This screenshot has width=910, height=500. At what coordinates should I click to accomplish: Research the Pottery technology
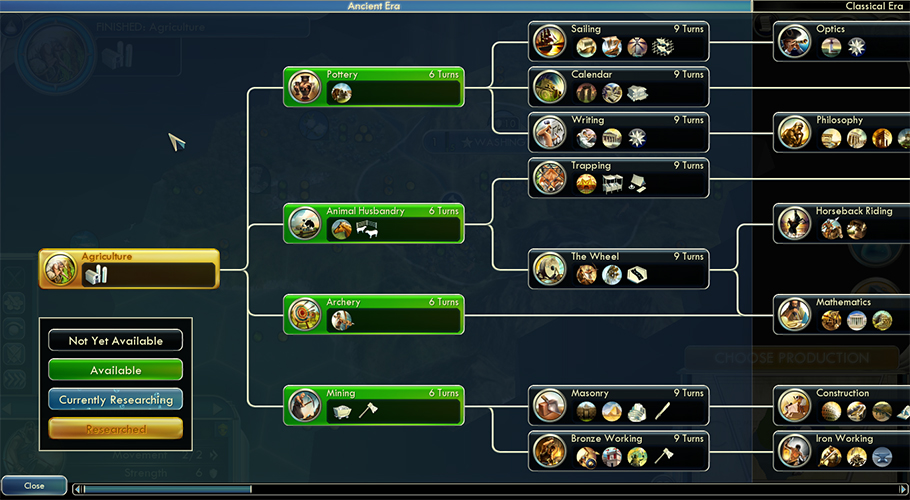point(374,86)
